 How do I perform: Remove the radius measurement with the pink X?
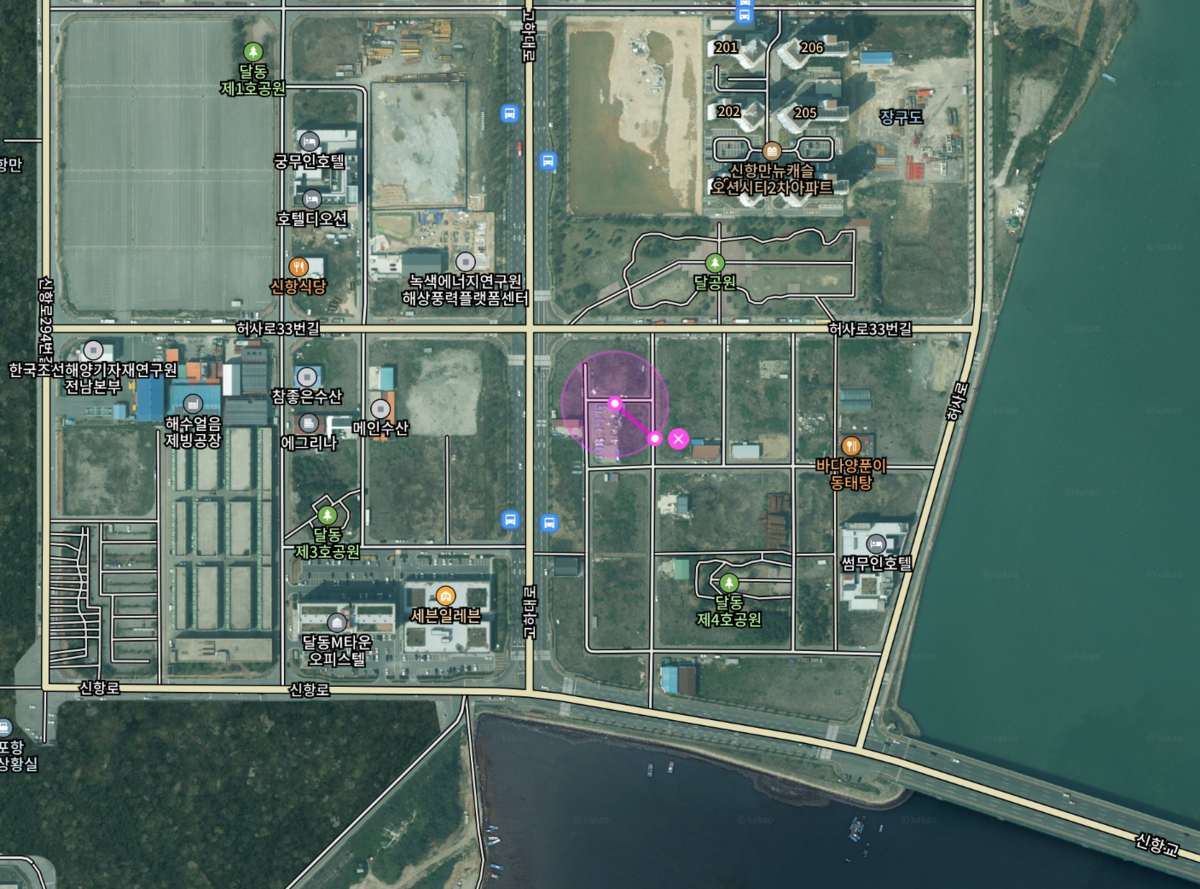(x=678, y=438)
